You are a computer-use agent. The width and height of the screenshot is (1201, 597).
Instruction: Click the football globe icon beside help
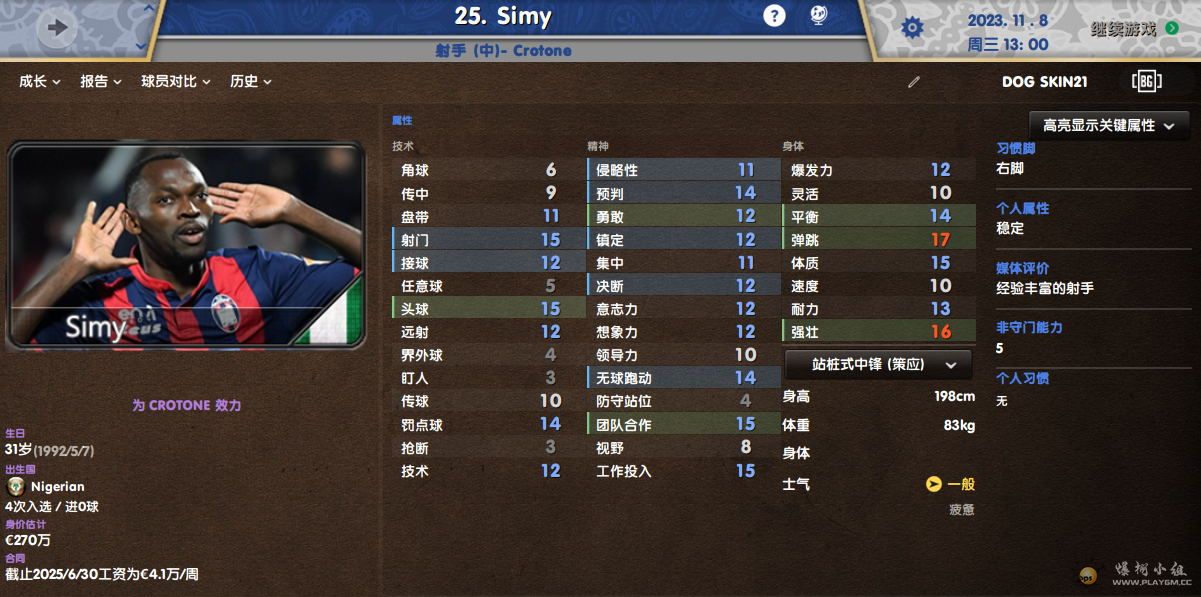[x=817, y=16]
